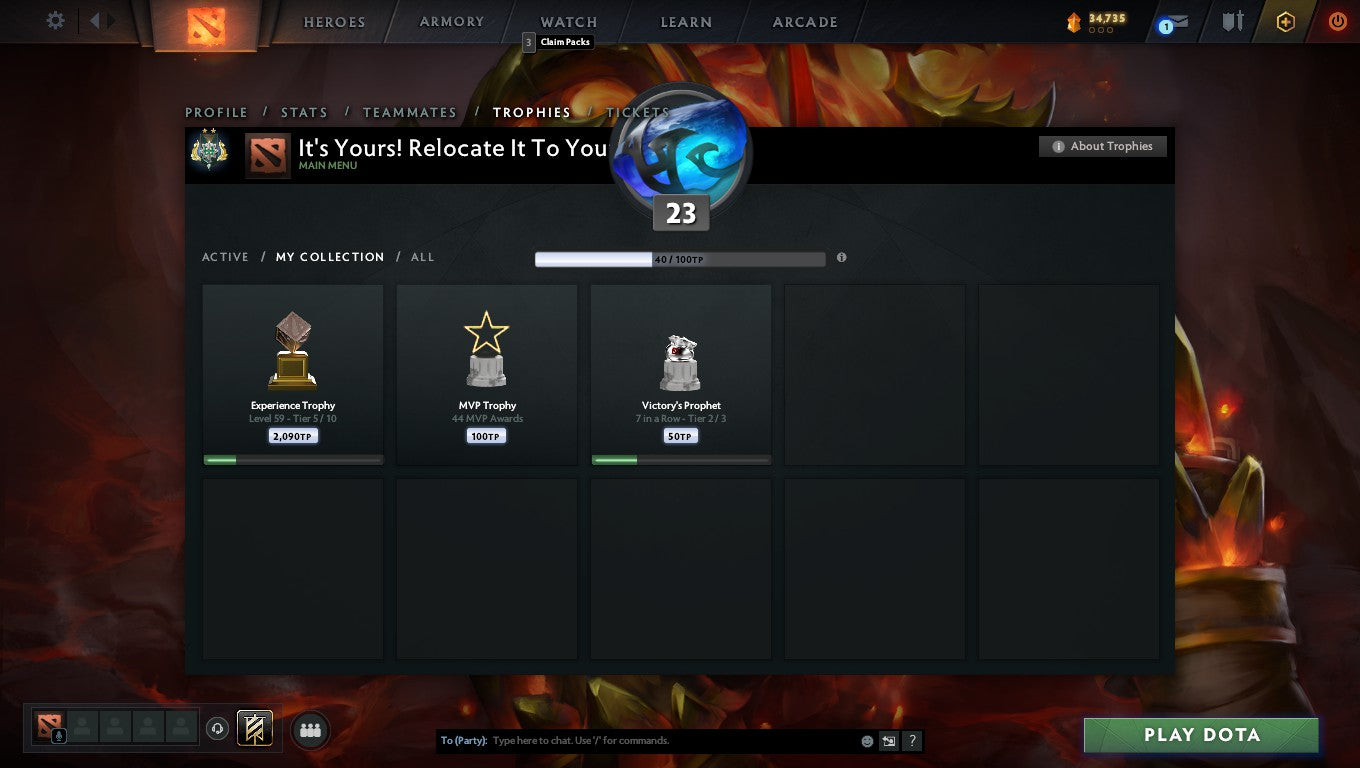Open party members list via group icon
The width and height of the screenshot is (1360, 768).
(310, 730)
